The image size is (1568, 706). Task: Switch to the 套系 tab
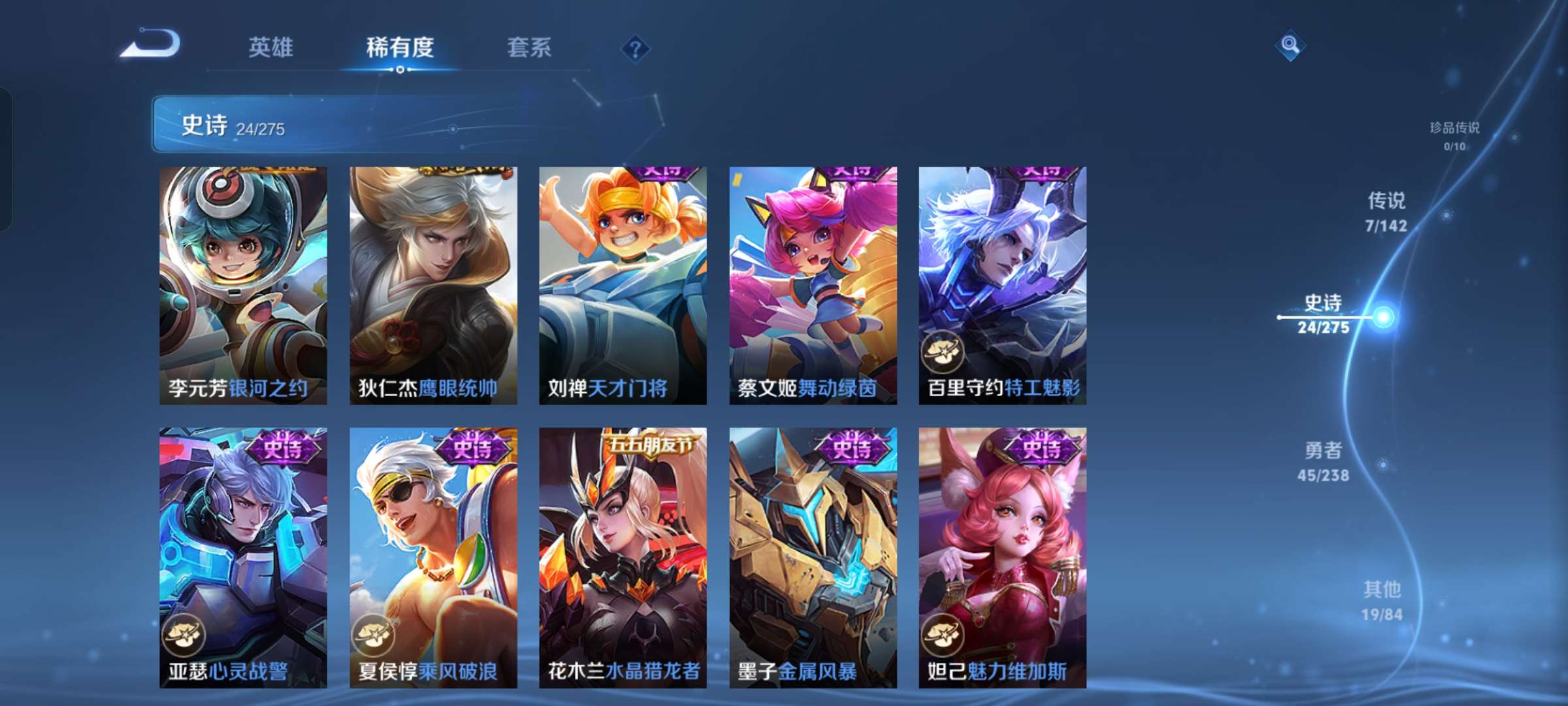coord(529,47)
